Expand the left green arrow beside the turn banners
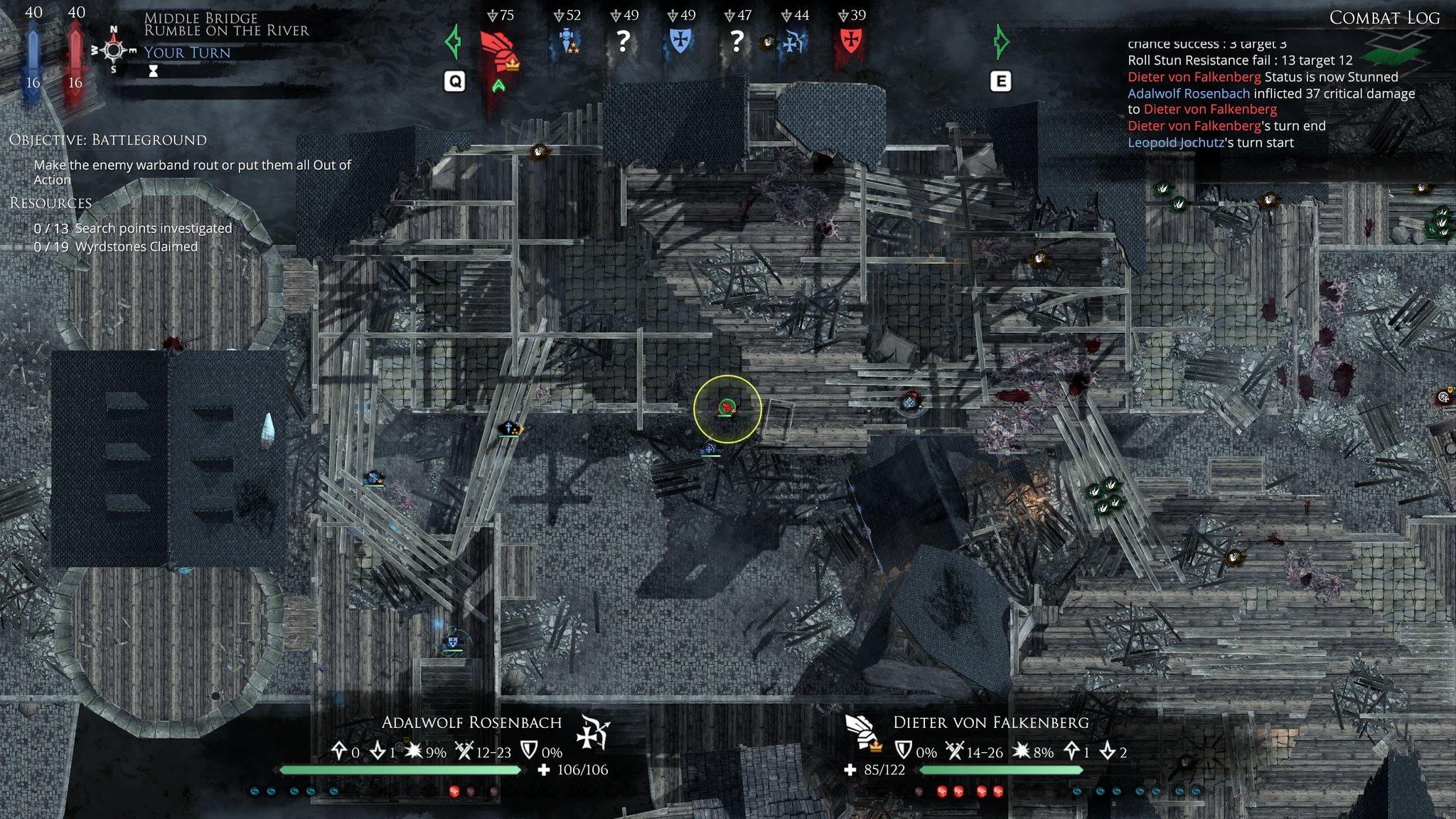 click(451, 43)
